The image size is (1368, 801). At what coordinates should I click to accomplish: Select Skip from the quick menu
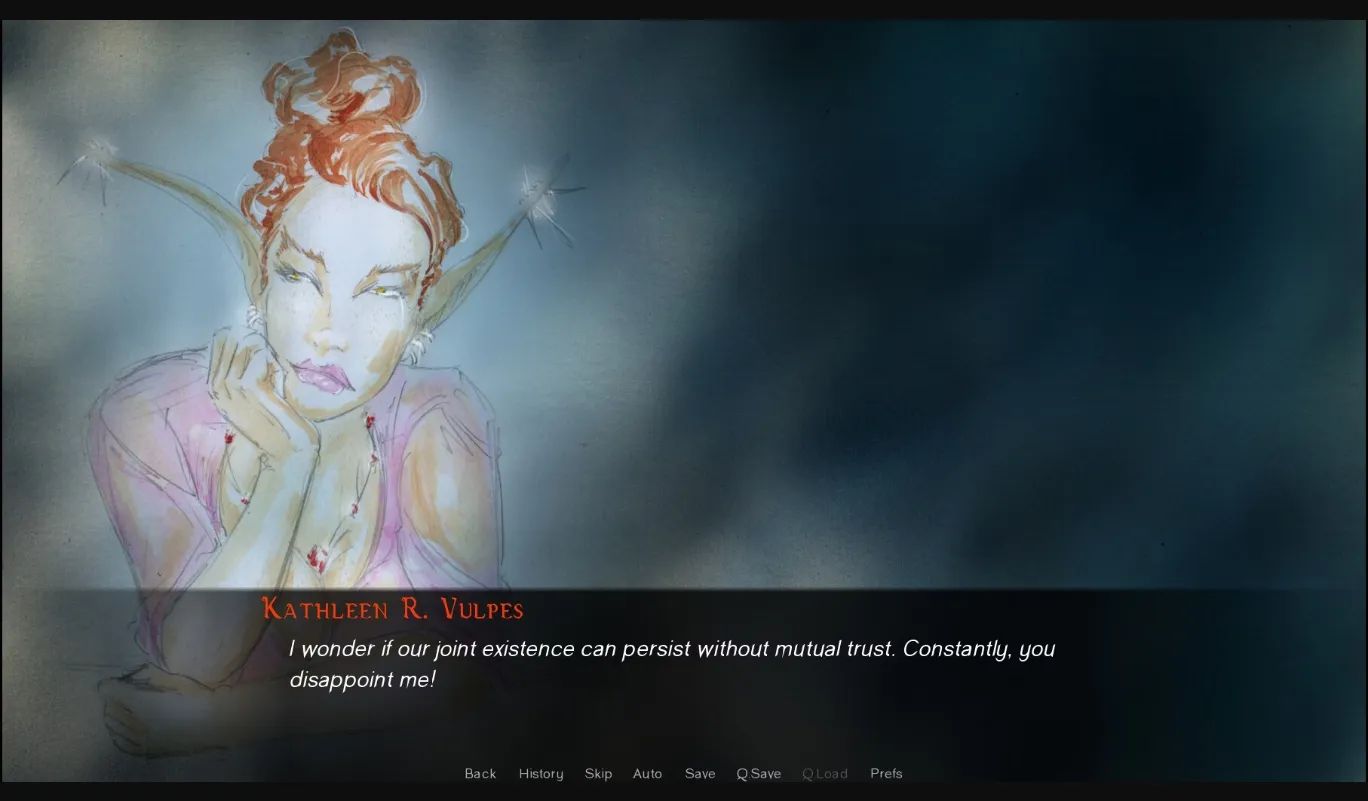(x=598, y=773)
